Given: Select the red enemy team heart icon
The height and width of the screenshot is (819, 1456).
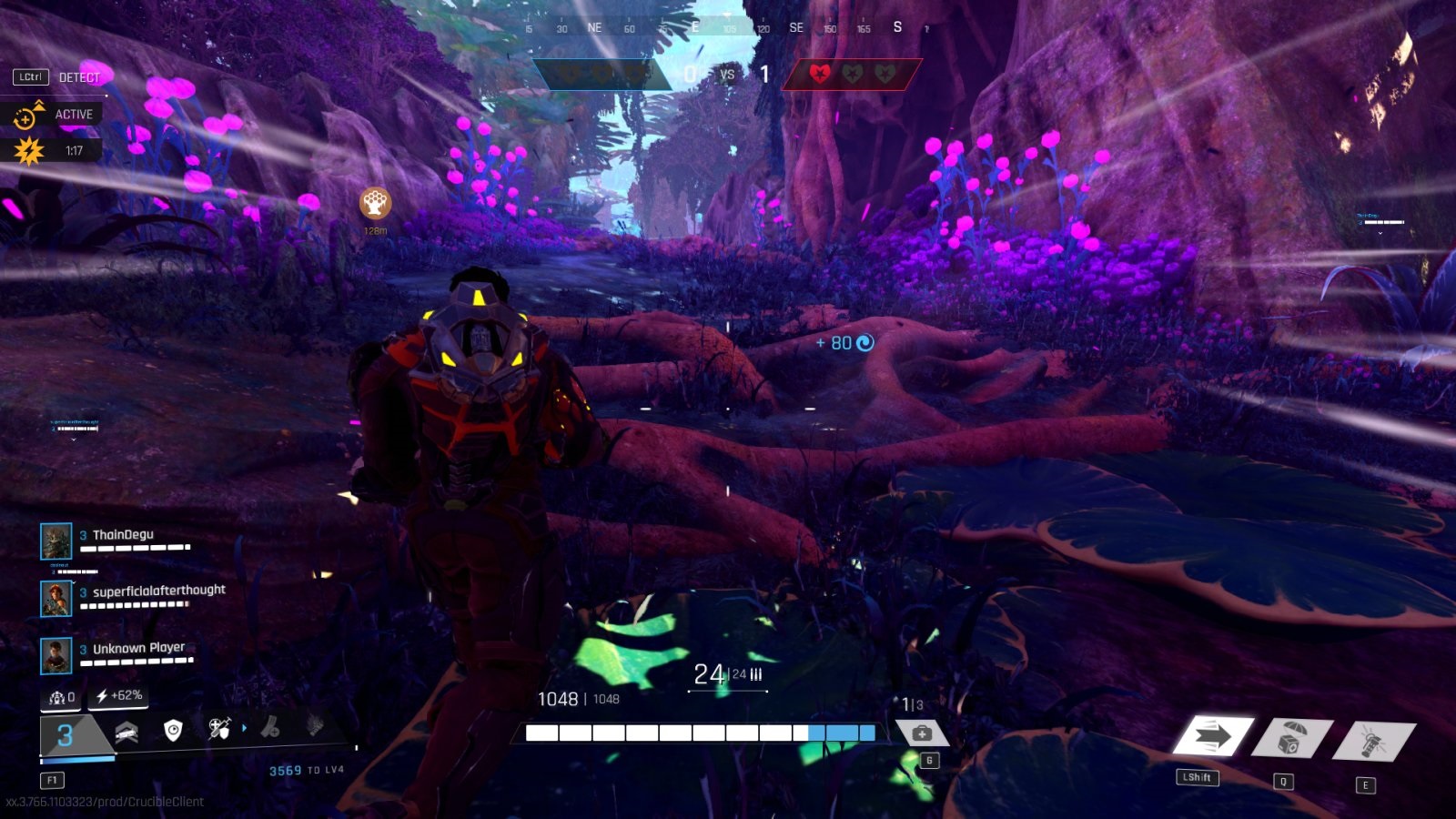Looking at the screenshot, I should coord(819,74).
